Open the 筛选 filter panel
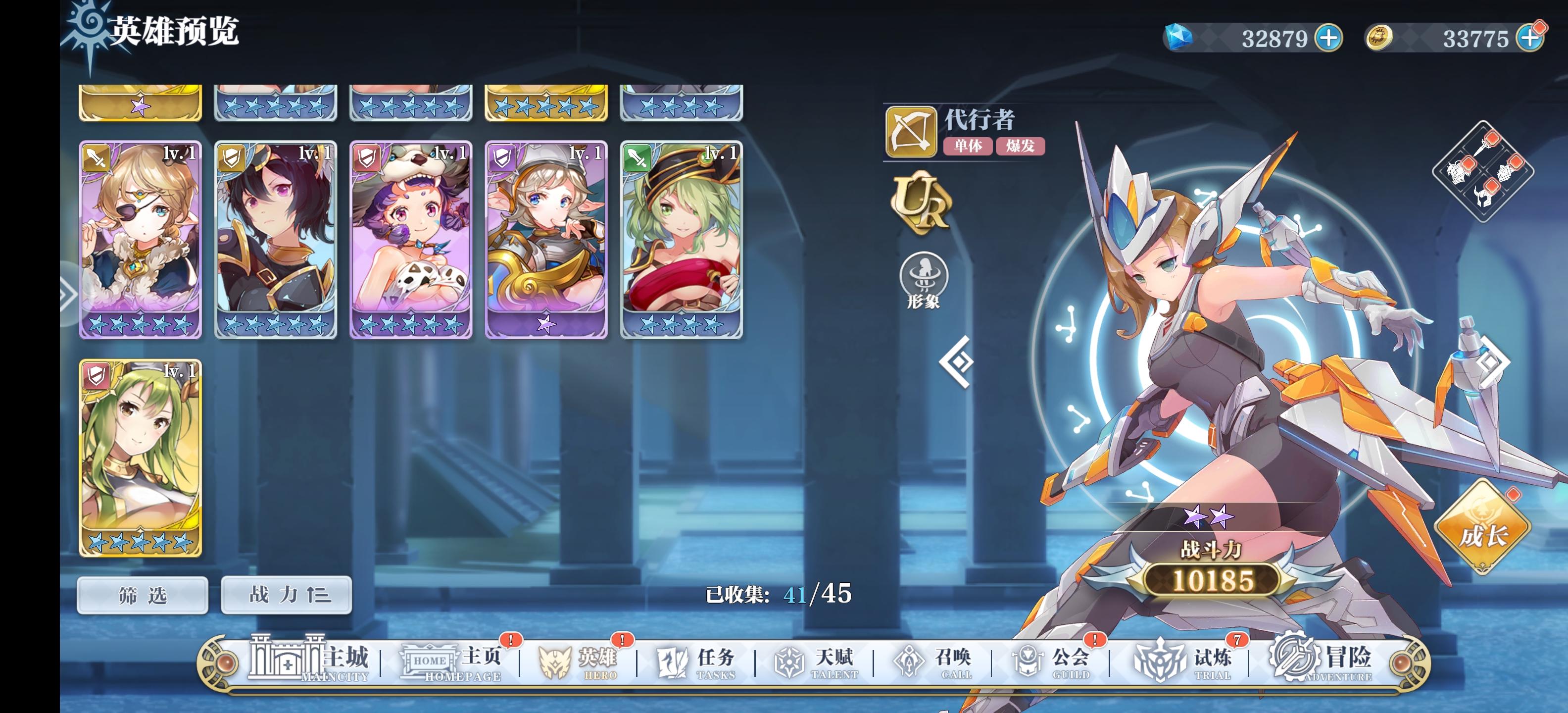The height and width of the screenshot is (713, 1568). pyautogui.click(x=142, y=596)
